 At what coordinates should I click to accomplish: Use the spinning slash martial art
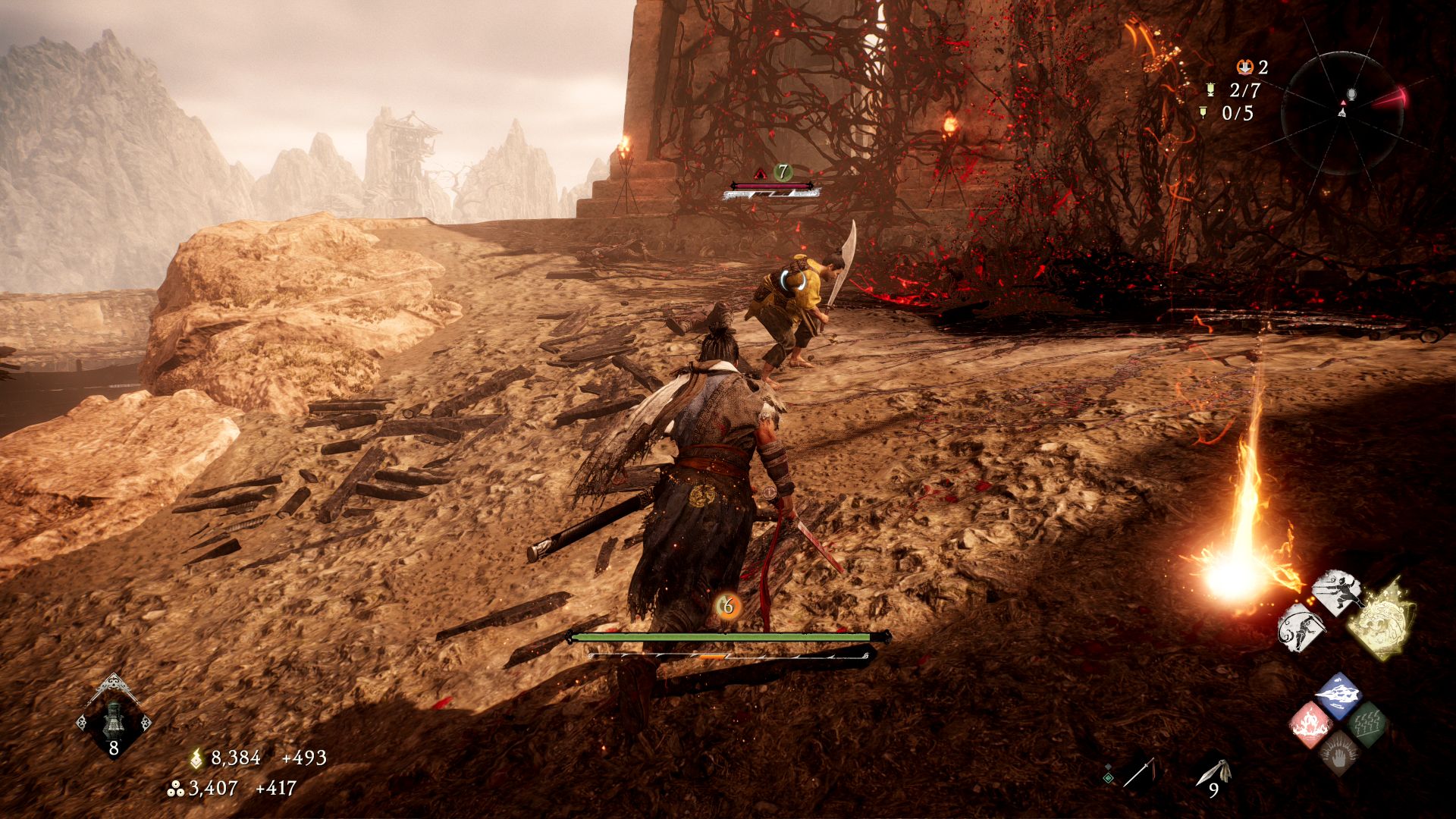coord(1301,628)
